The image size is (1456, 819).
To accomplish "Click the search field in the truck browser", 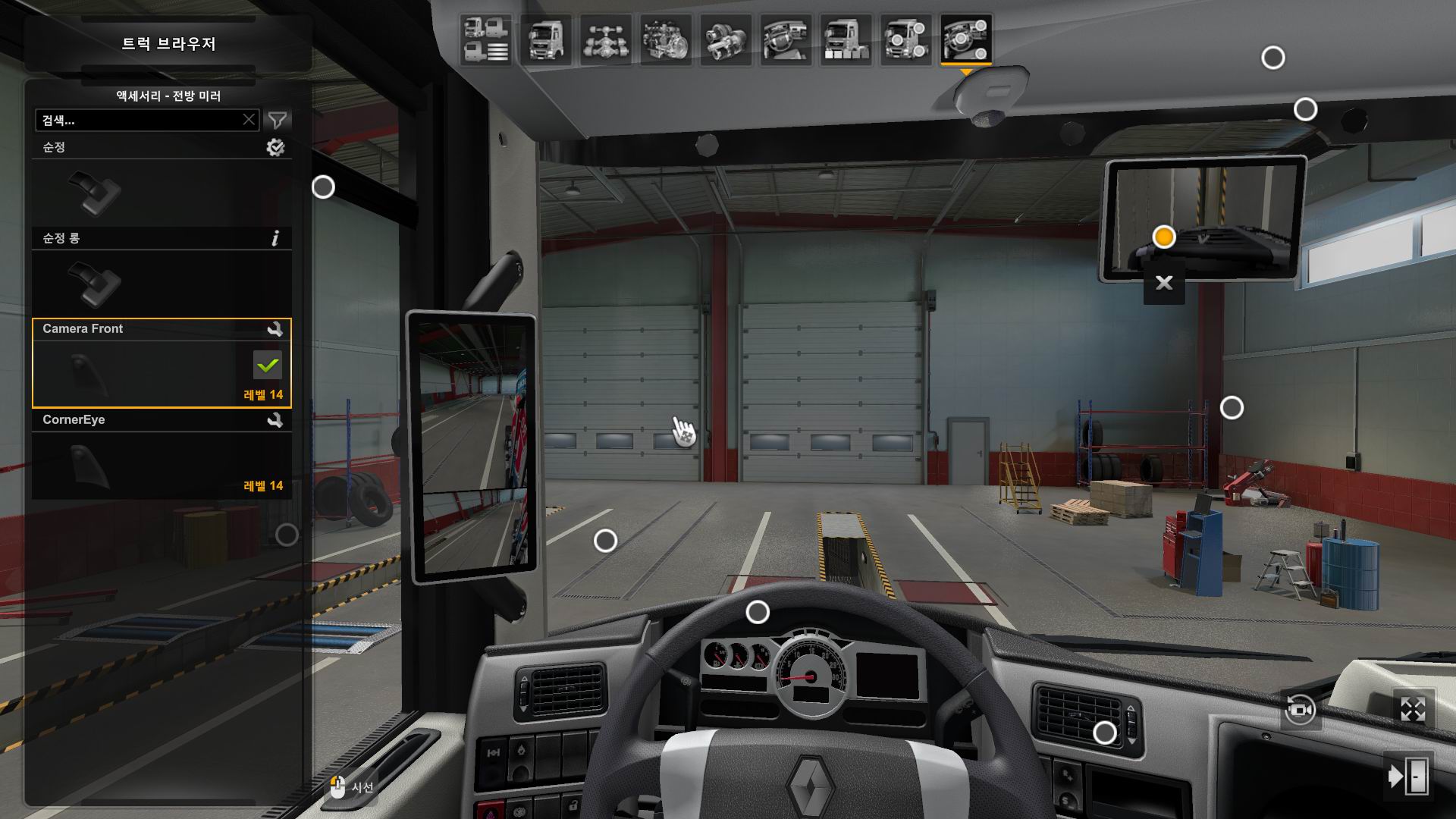I will click(x=140, y=121).
